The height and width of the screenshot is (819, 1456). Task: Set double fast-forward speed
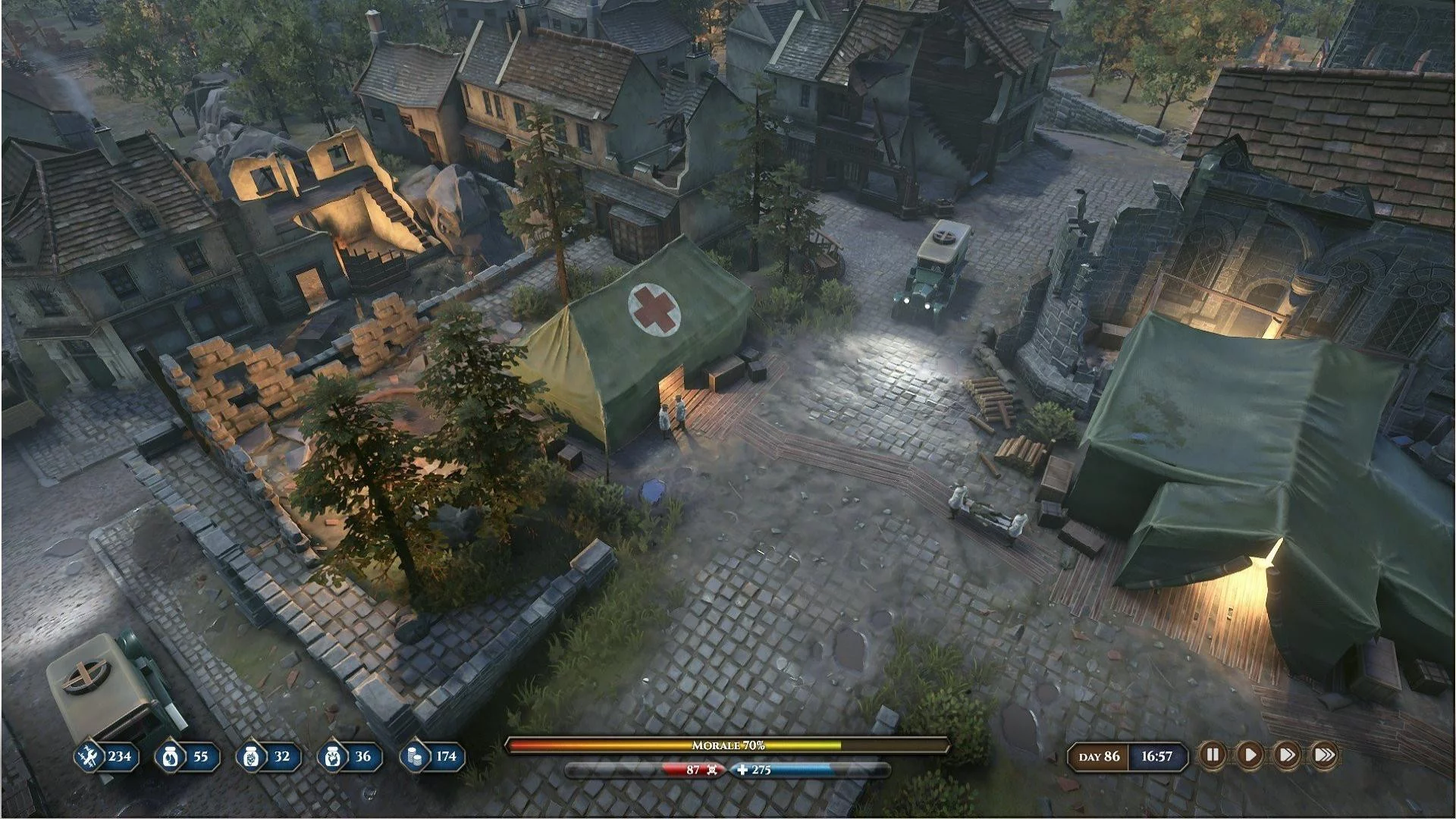tap(1286, 755)
